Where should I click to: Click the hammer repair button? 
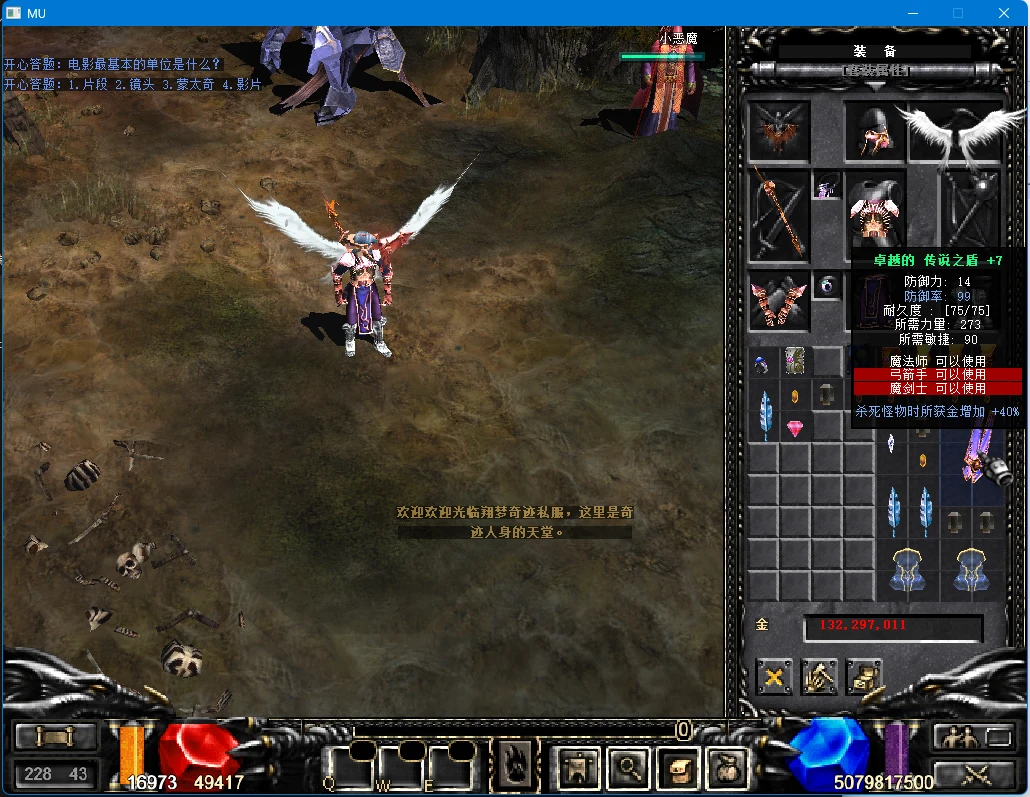tap(819, 677)
